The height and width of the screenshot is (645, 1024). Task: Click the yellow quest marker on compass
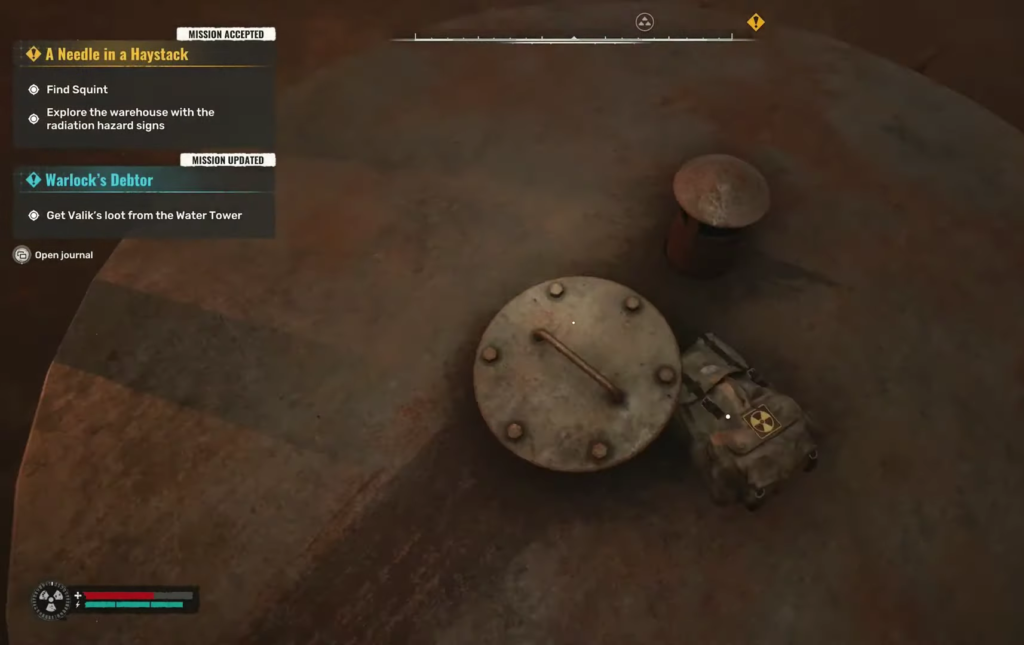pos(756,22)
